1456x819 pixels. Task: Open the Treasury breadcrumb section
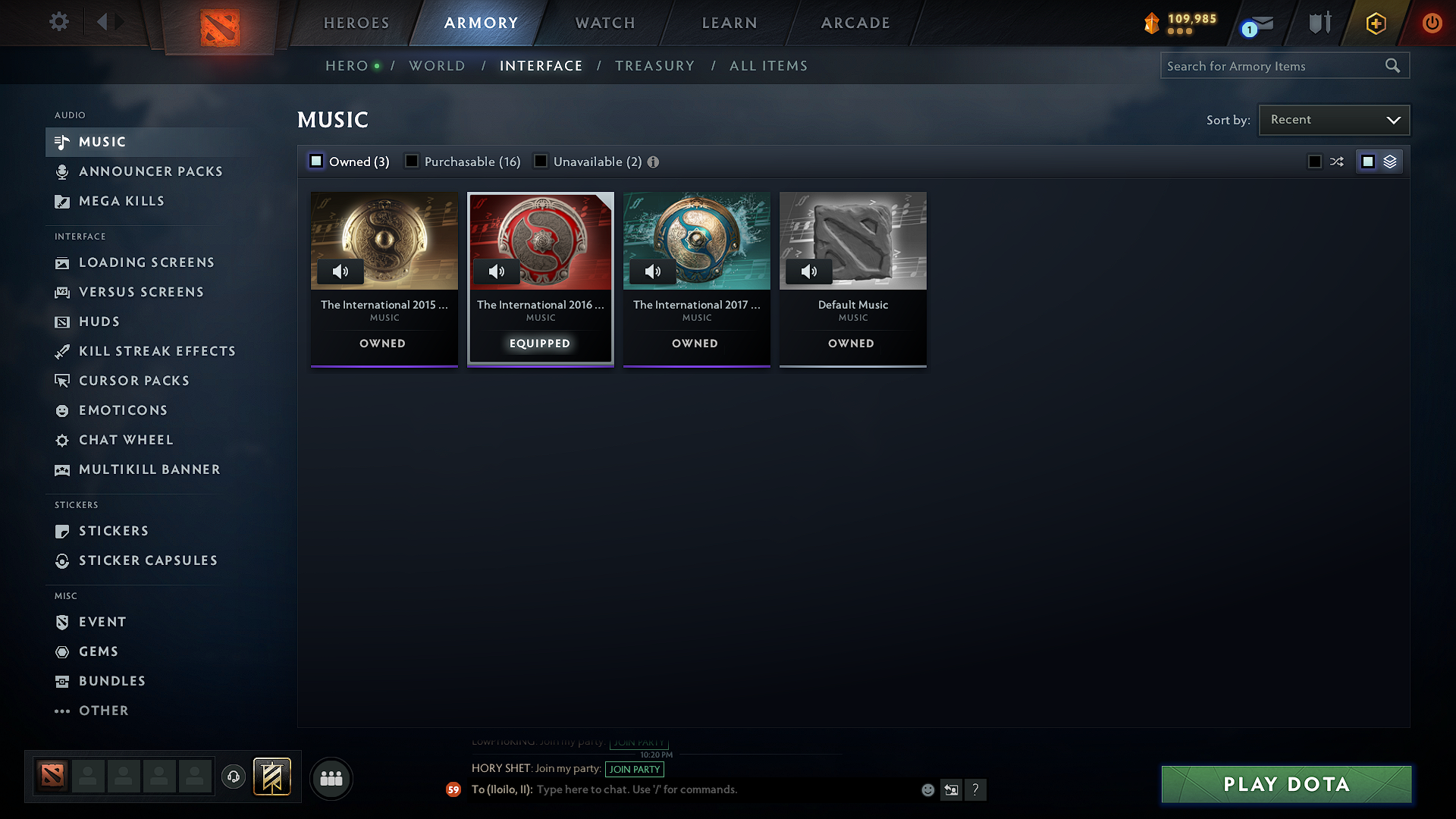(x=655, y=65)
